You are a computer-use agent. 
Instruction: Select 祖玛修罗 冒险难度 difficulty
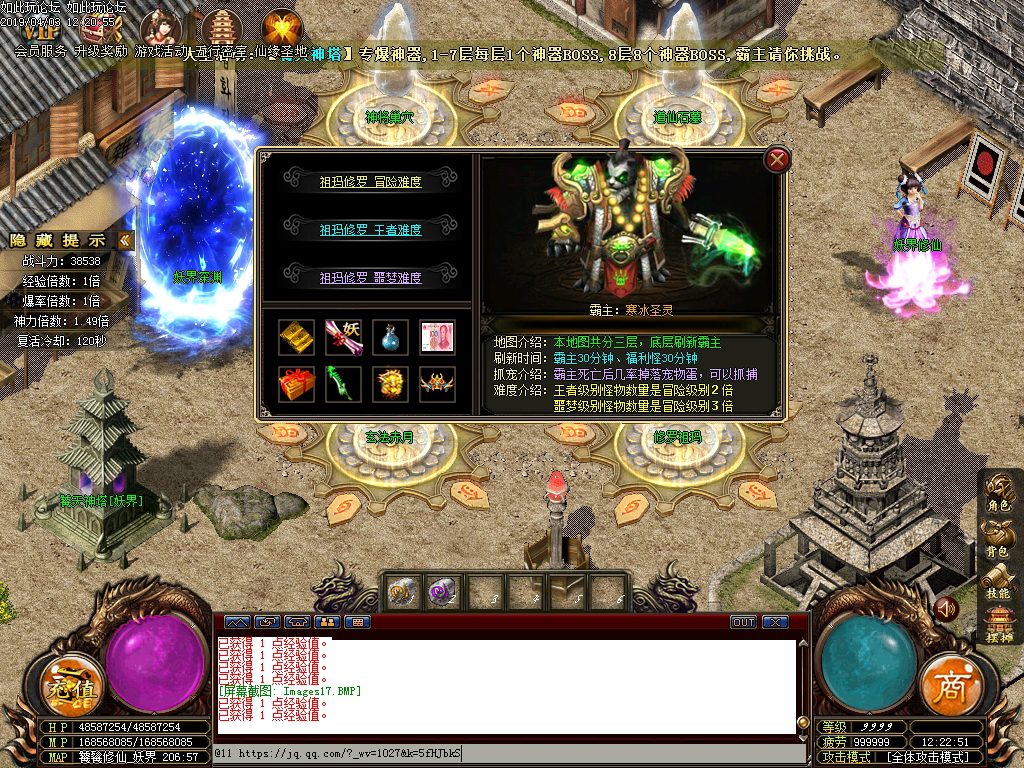[x=370, y=182]
